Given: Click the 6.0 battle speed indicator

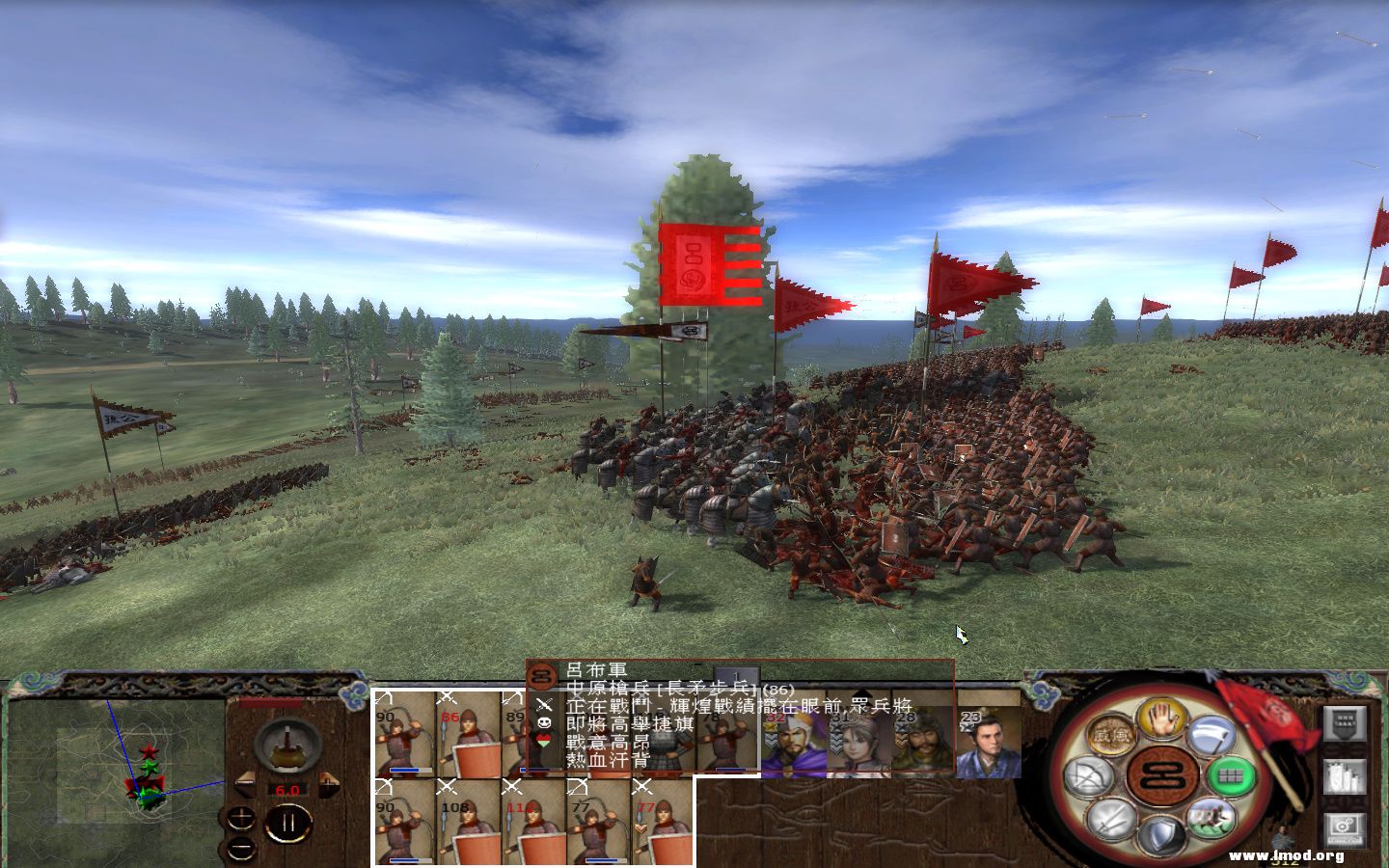Looking at the screenshot, I should [x=287, y=790].
